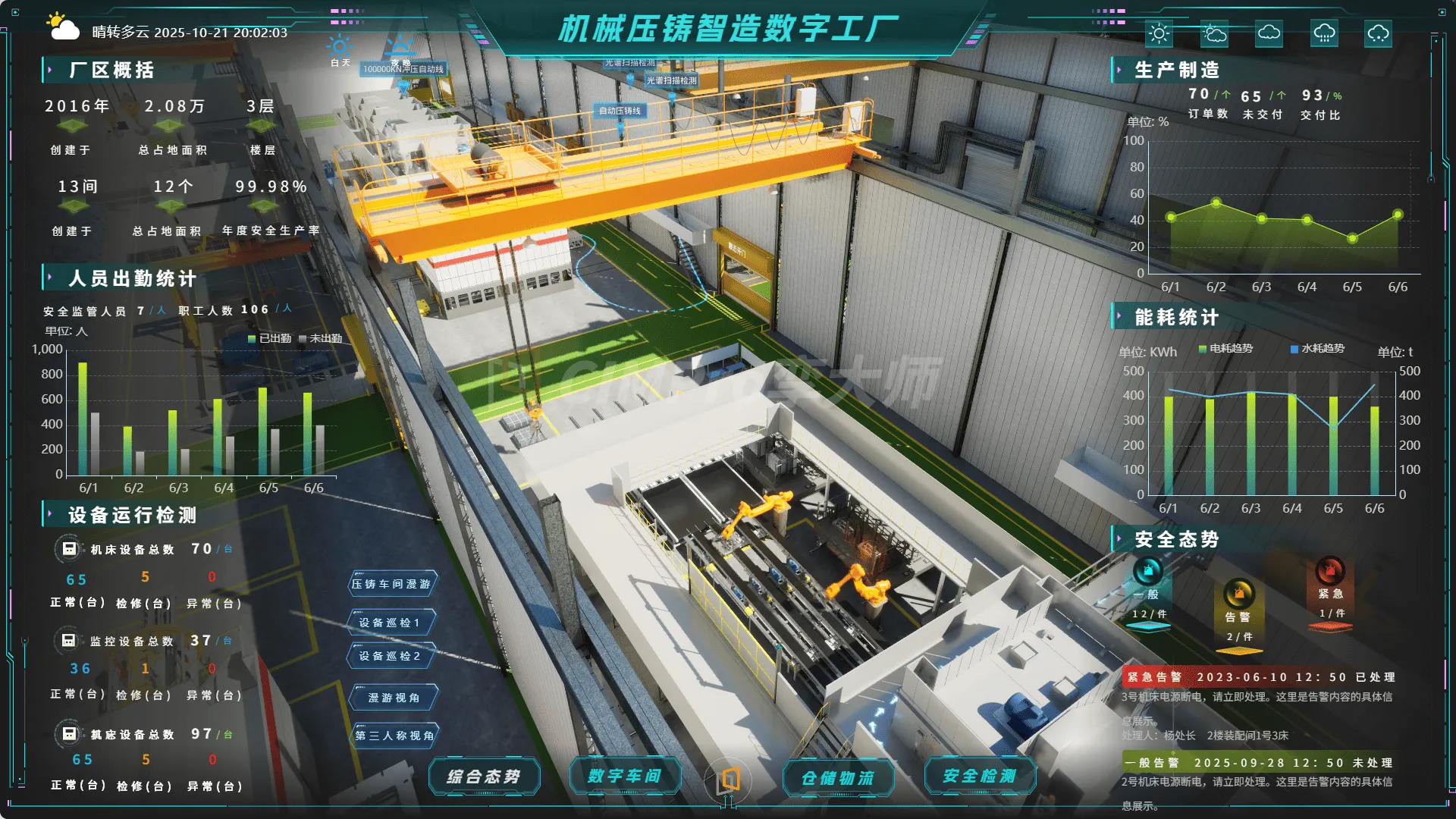Viewport: 1456px width, 819px height.
Task: Open the 紧急告警 2023-06-10 alert entry
Action: pos(1259,677)
